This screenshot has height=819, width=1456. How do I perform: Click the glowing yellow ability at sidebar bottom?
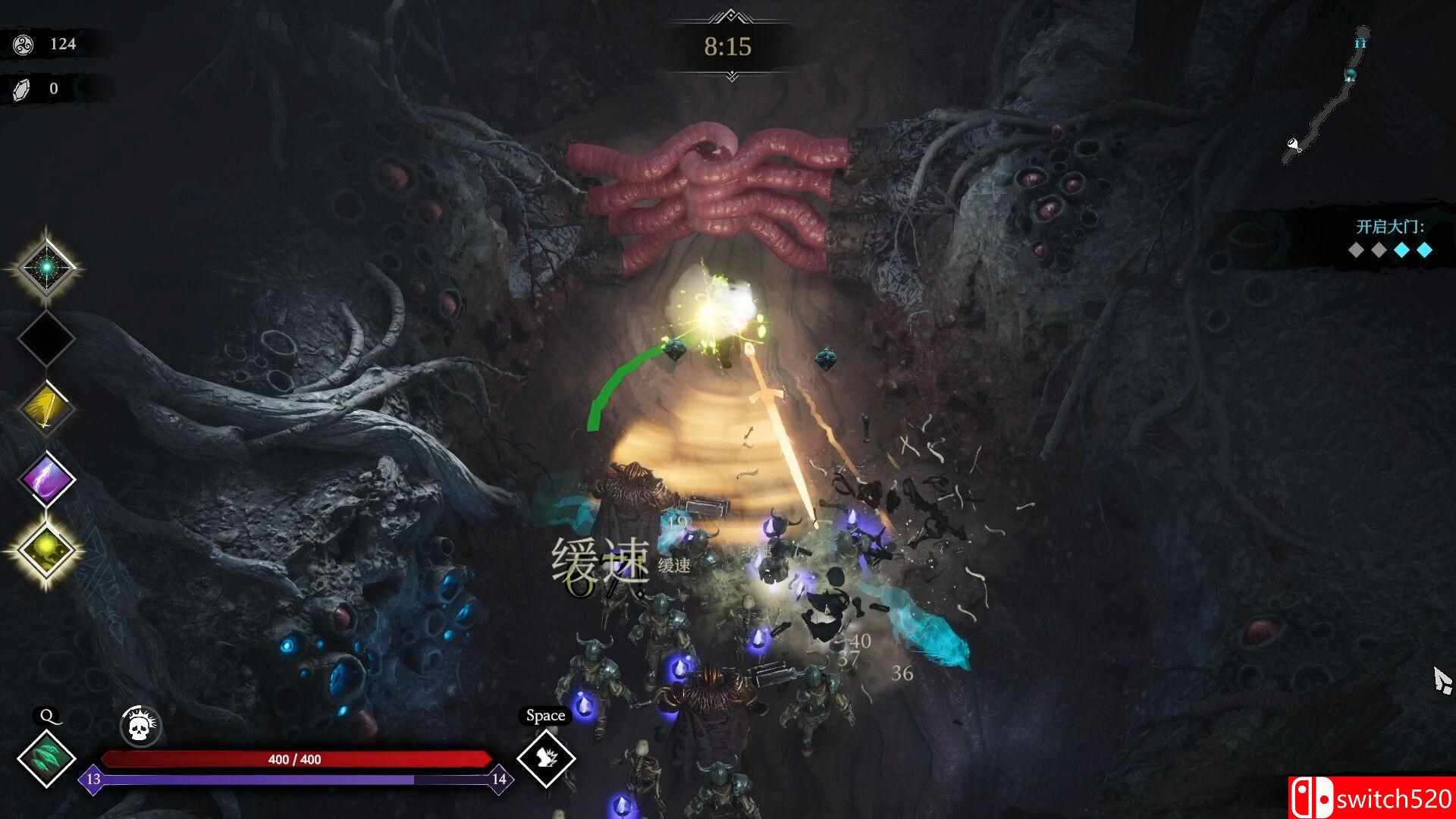[x=45, y=550]
